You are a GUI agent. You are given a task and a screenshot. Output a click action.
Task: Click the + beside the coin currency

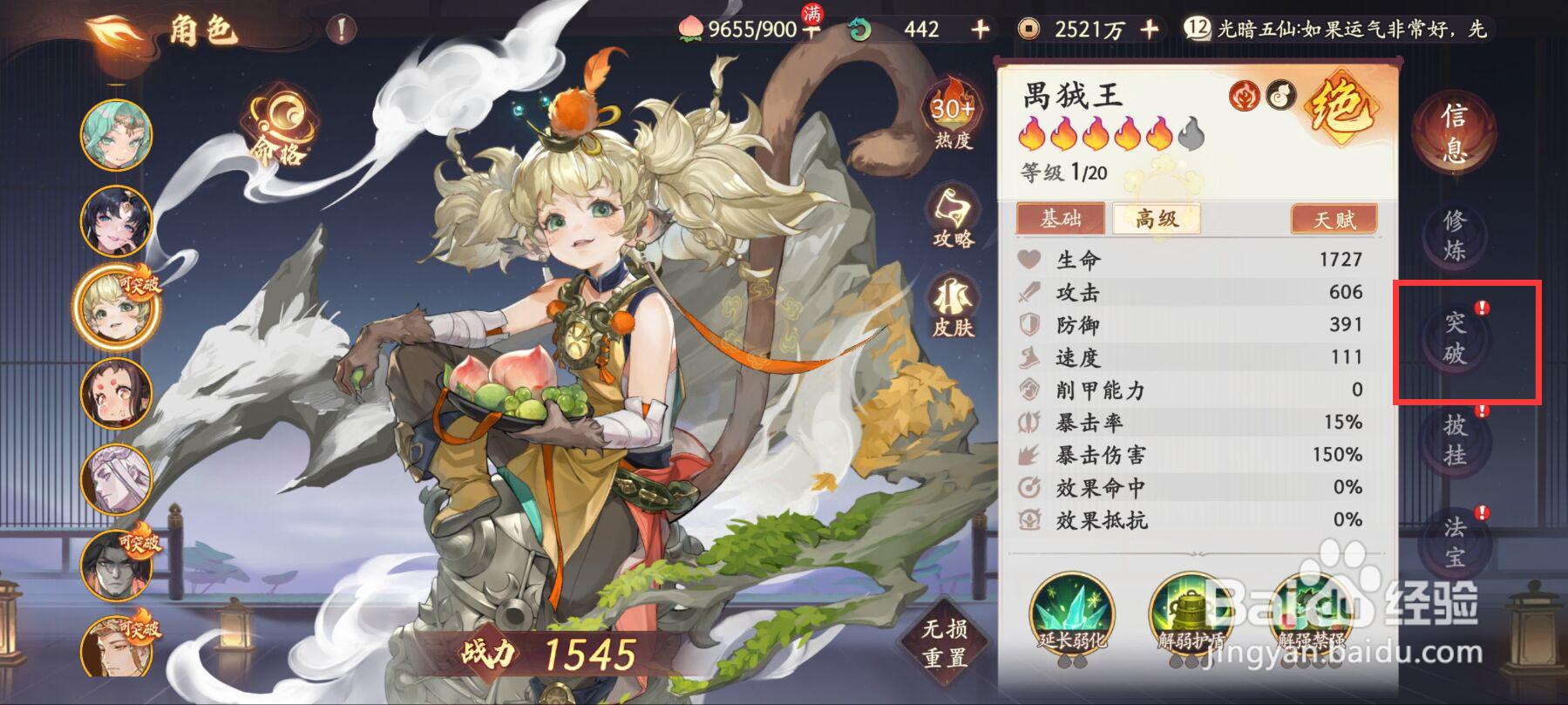[x=1151, y=29]
